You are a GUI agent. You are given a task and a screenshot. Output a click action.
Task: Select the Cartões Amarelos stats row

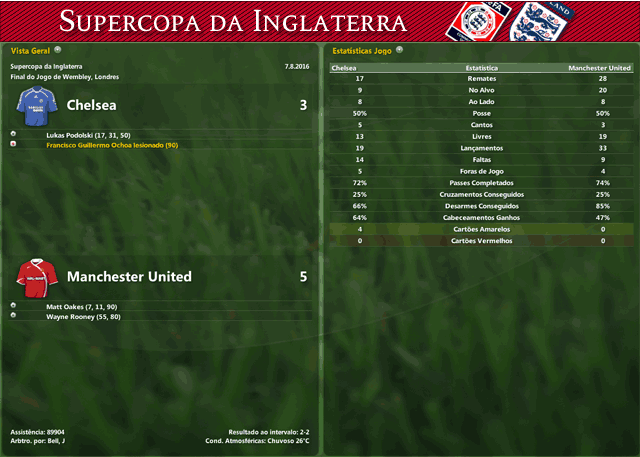point(482,229)
